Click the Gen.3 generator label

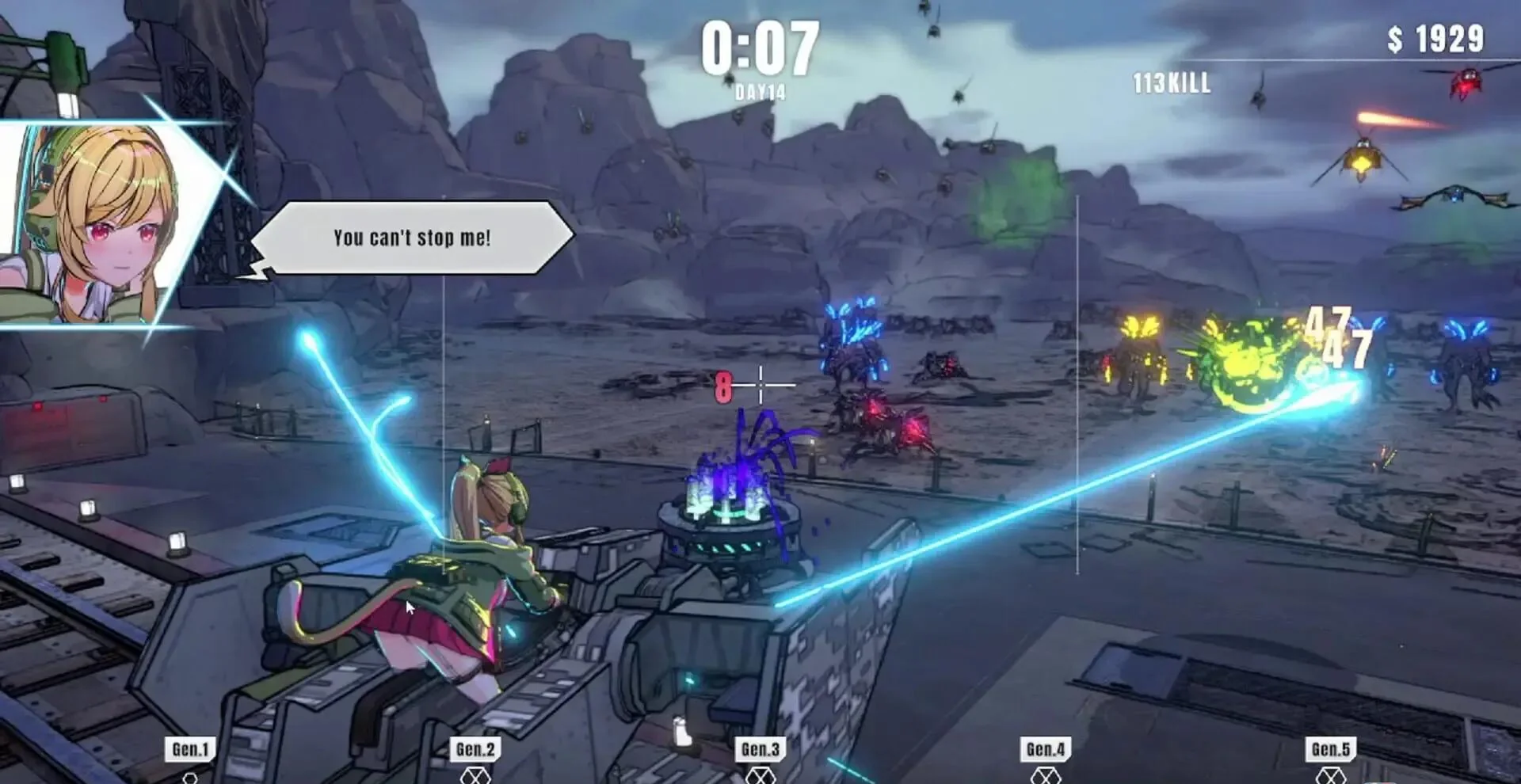[x=760, y=749]
